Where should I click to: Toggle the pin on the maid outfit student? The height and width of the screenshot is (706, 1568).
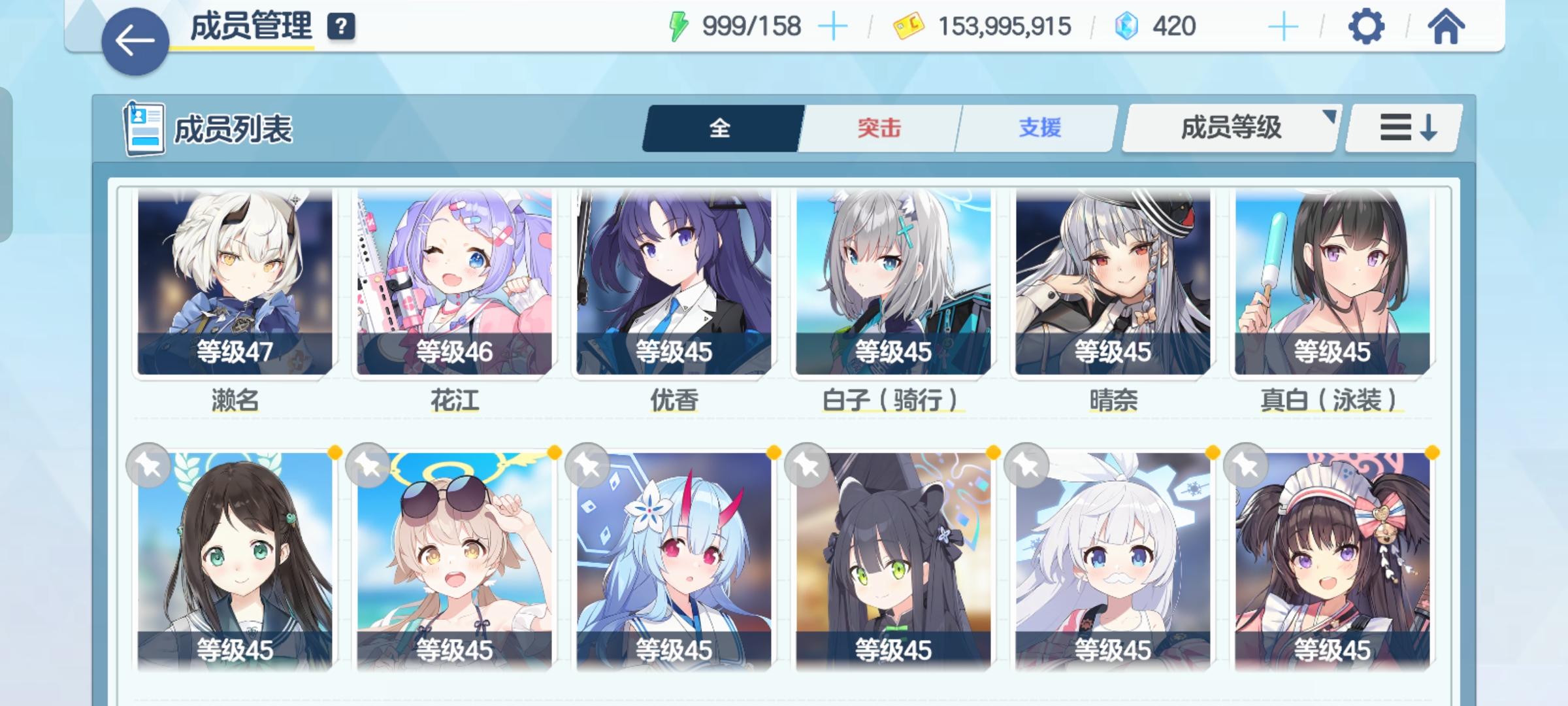1245,465
